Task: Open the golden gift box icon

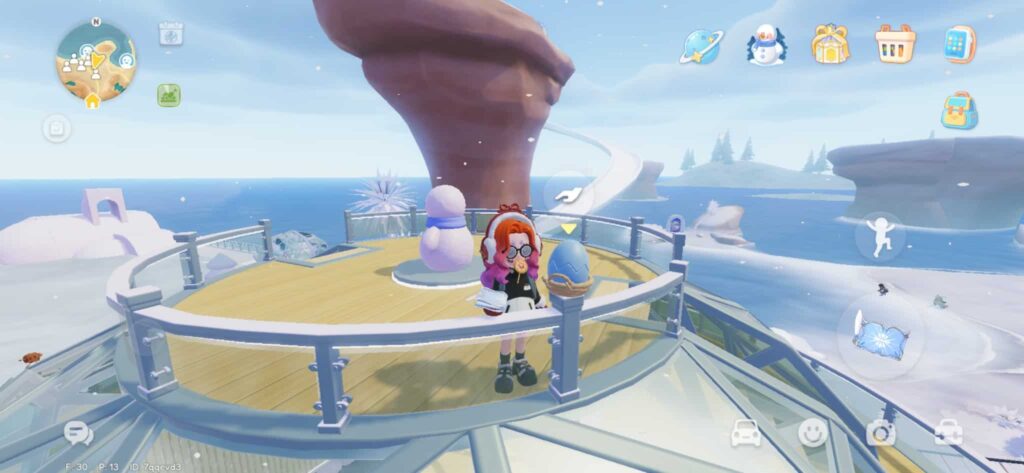Action: (x=830, y=44)
